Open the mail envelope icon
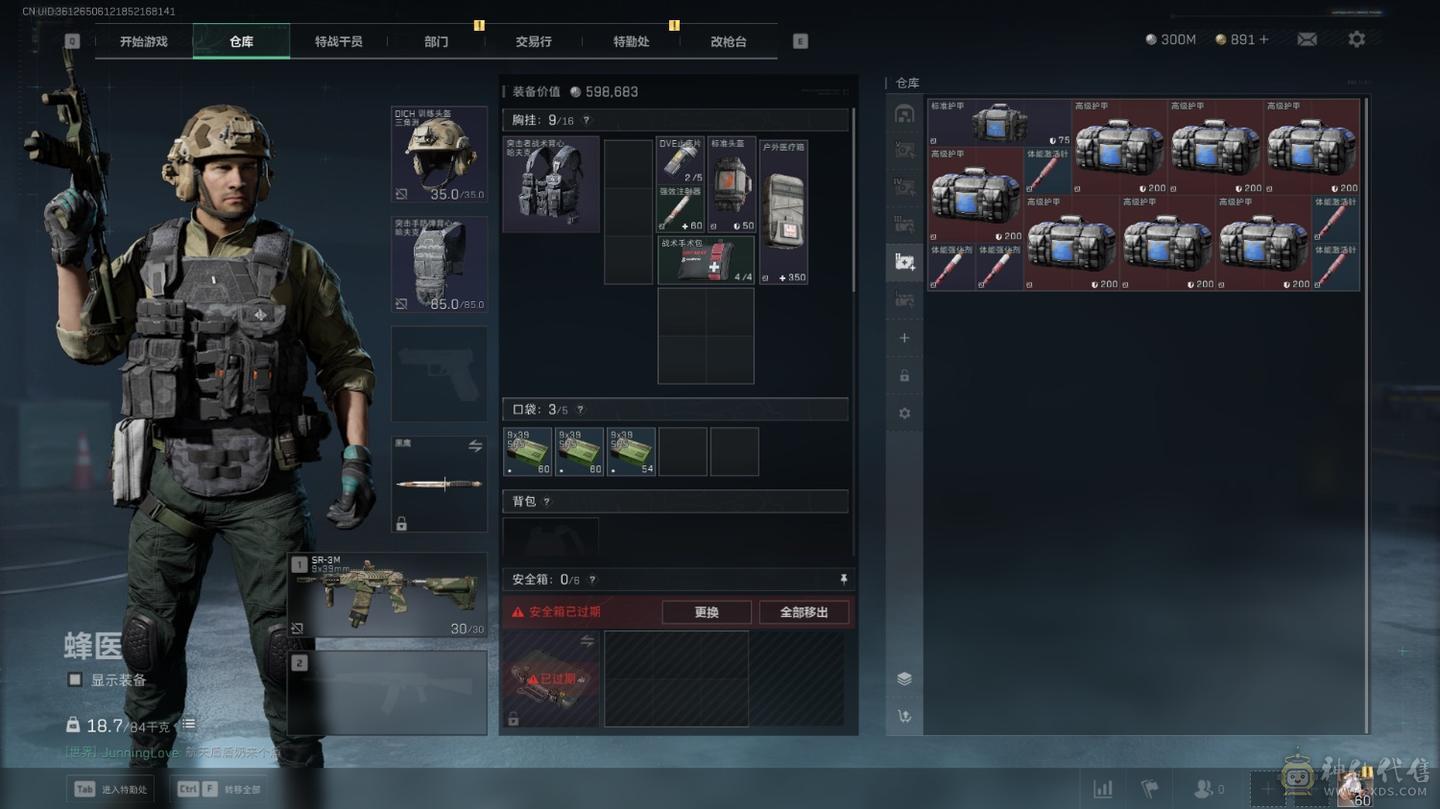 pos(1307,39)
